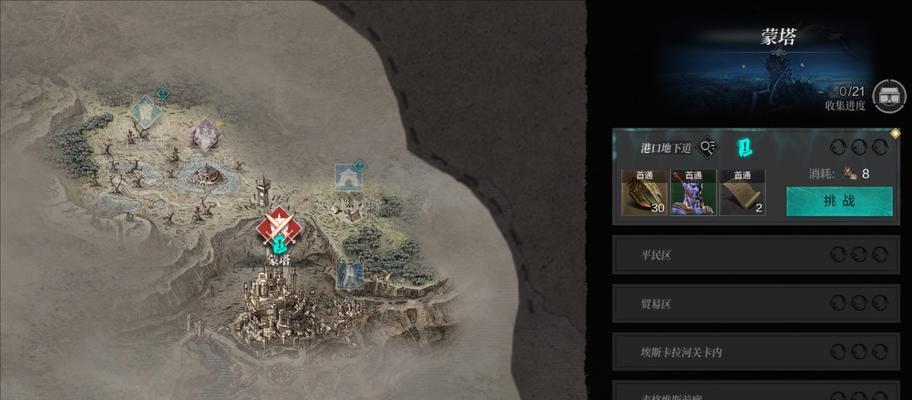The height and width of the screenshot is (400, 912).
Task: View the parchment reward with count 2
Action: 741,192
